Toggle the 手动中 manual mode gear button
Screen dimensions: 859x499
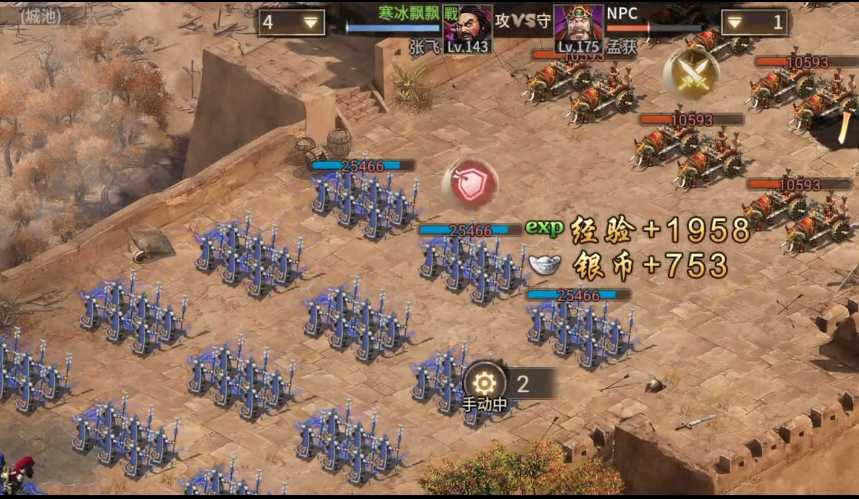(x=485, y=383)
